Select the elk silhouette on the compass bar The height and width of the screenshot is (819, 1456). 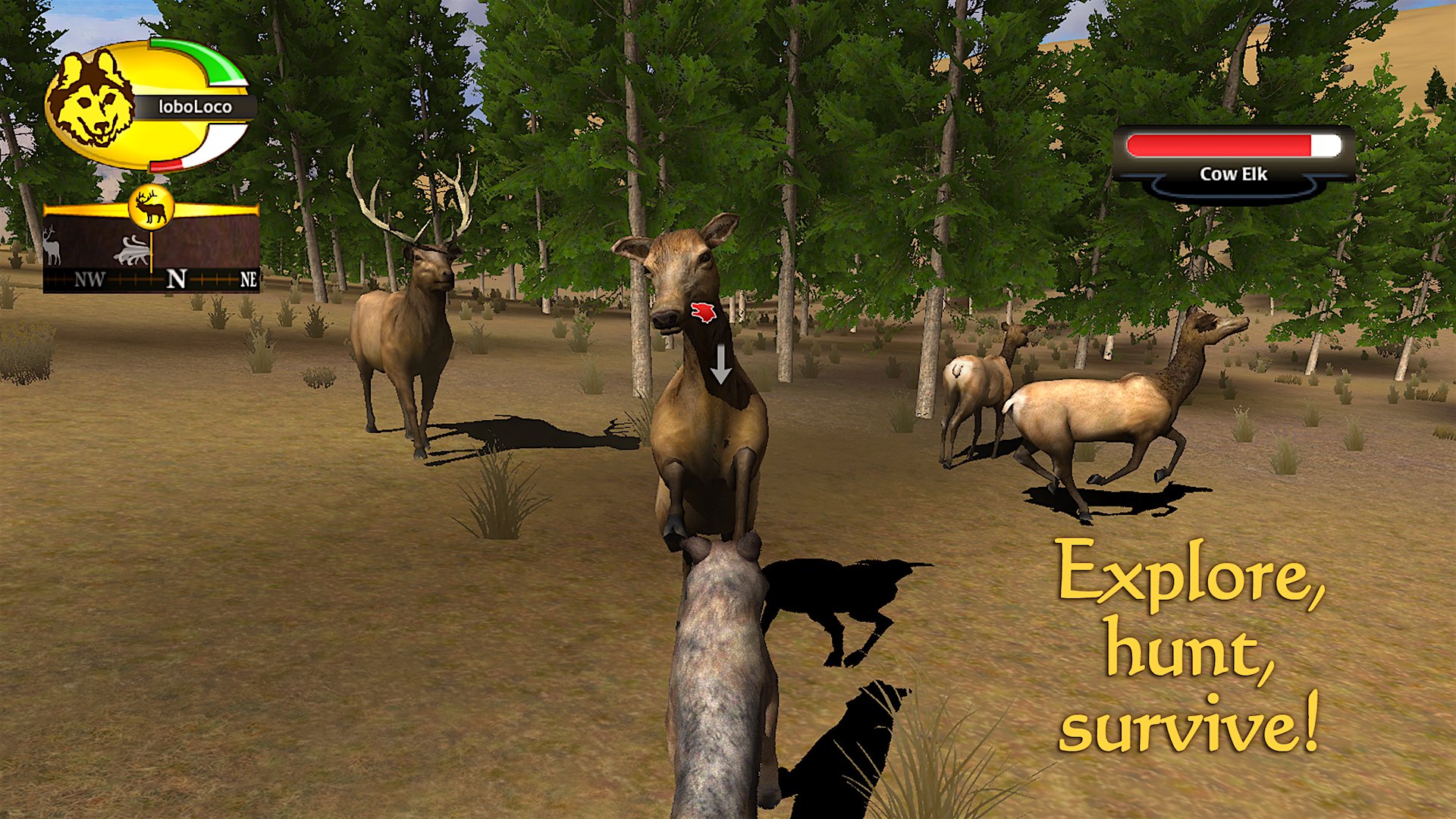tap(52, 248)
